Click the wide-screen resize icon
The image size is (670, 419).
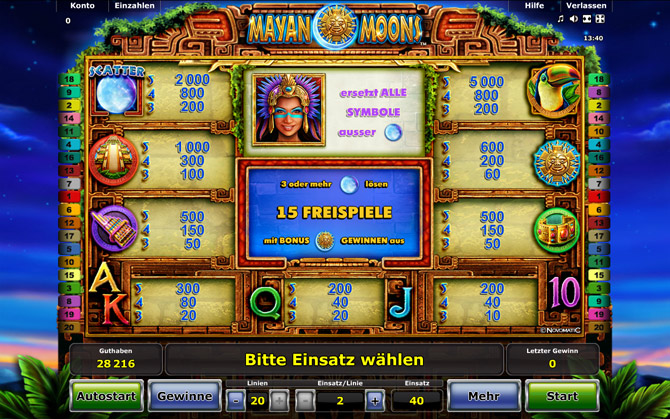pos(587,19)
